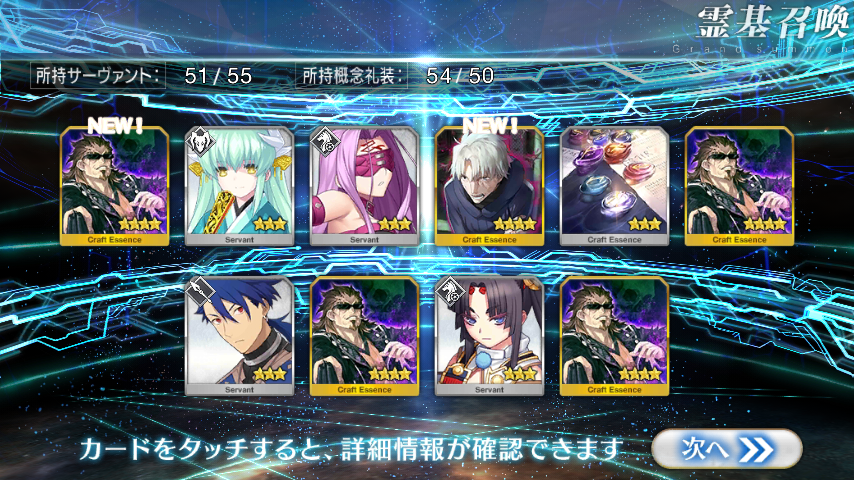Choose the blue-haired servant card
The width and height of the screenshot is (854, 480).
pos(240,335)
